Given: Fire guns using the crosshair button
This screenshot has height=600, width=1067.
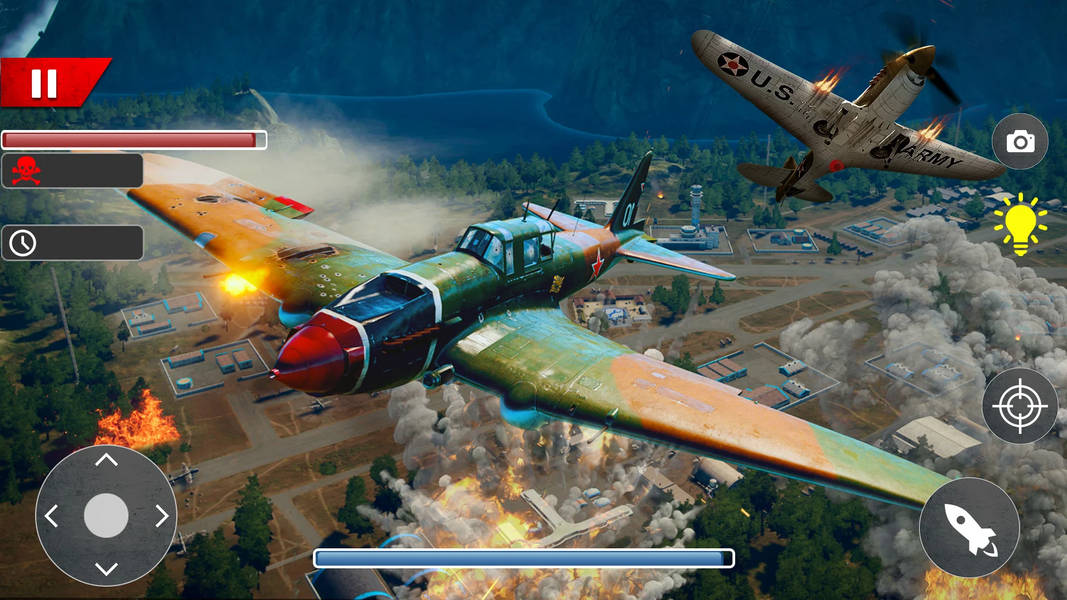Looking at the screenshot, I should tap(1020, 406).
